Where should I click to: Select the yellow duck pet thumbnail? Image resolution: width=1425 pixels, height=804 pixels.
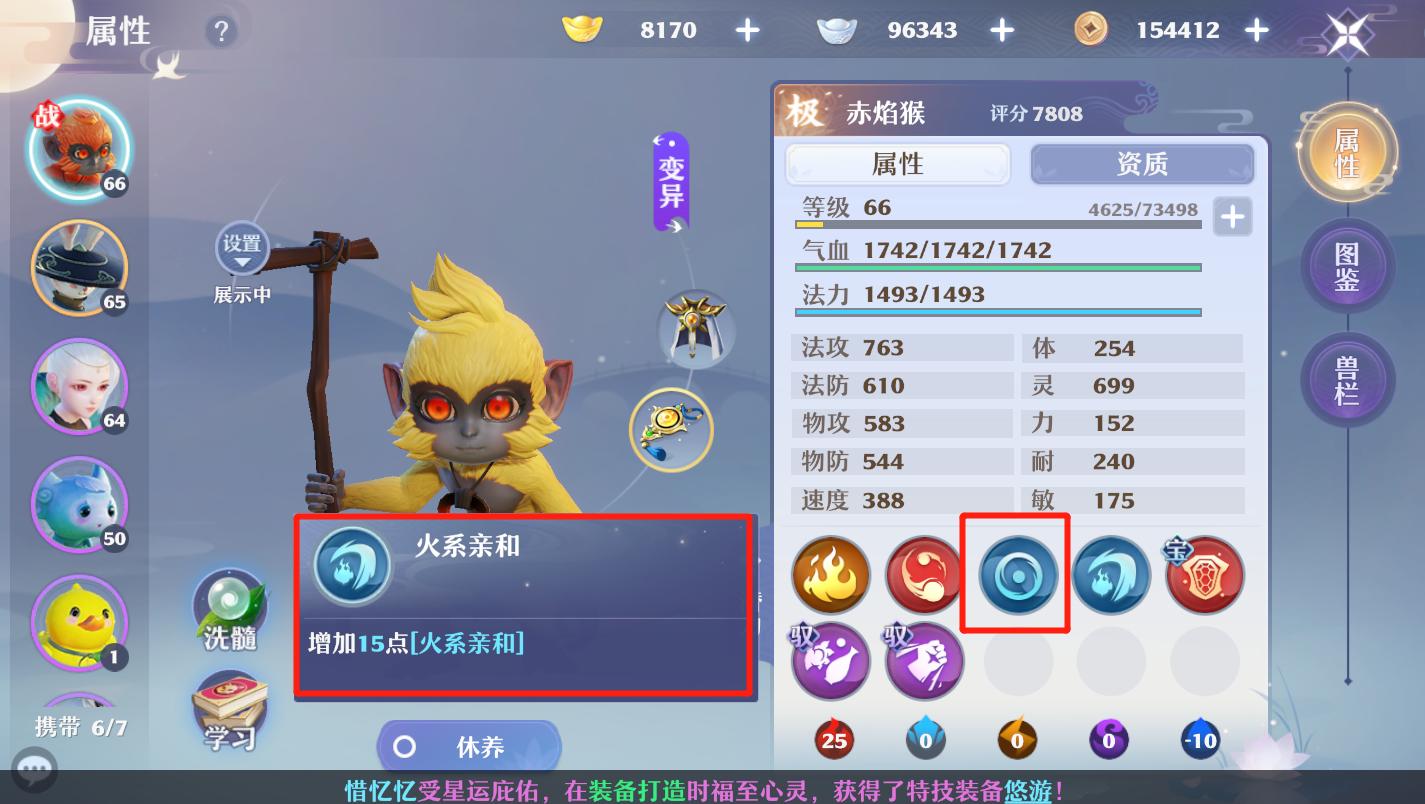[79, 623]
